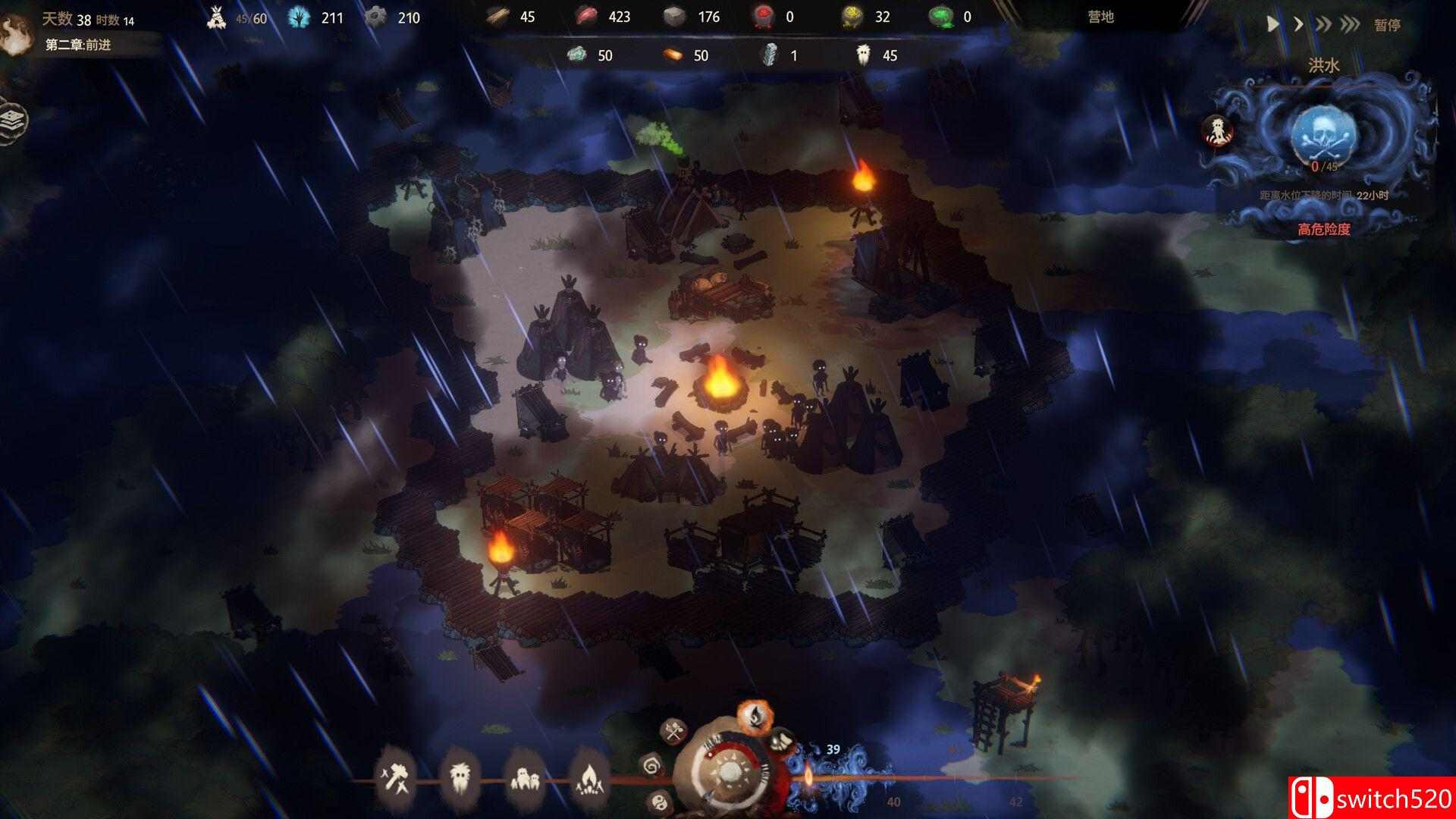Open the yin-yang rune icon below the wheel
Image resolution: width=1456 pixels, height=819 pixels.
(x=660, y=801)
